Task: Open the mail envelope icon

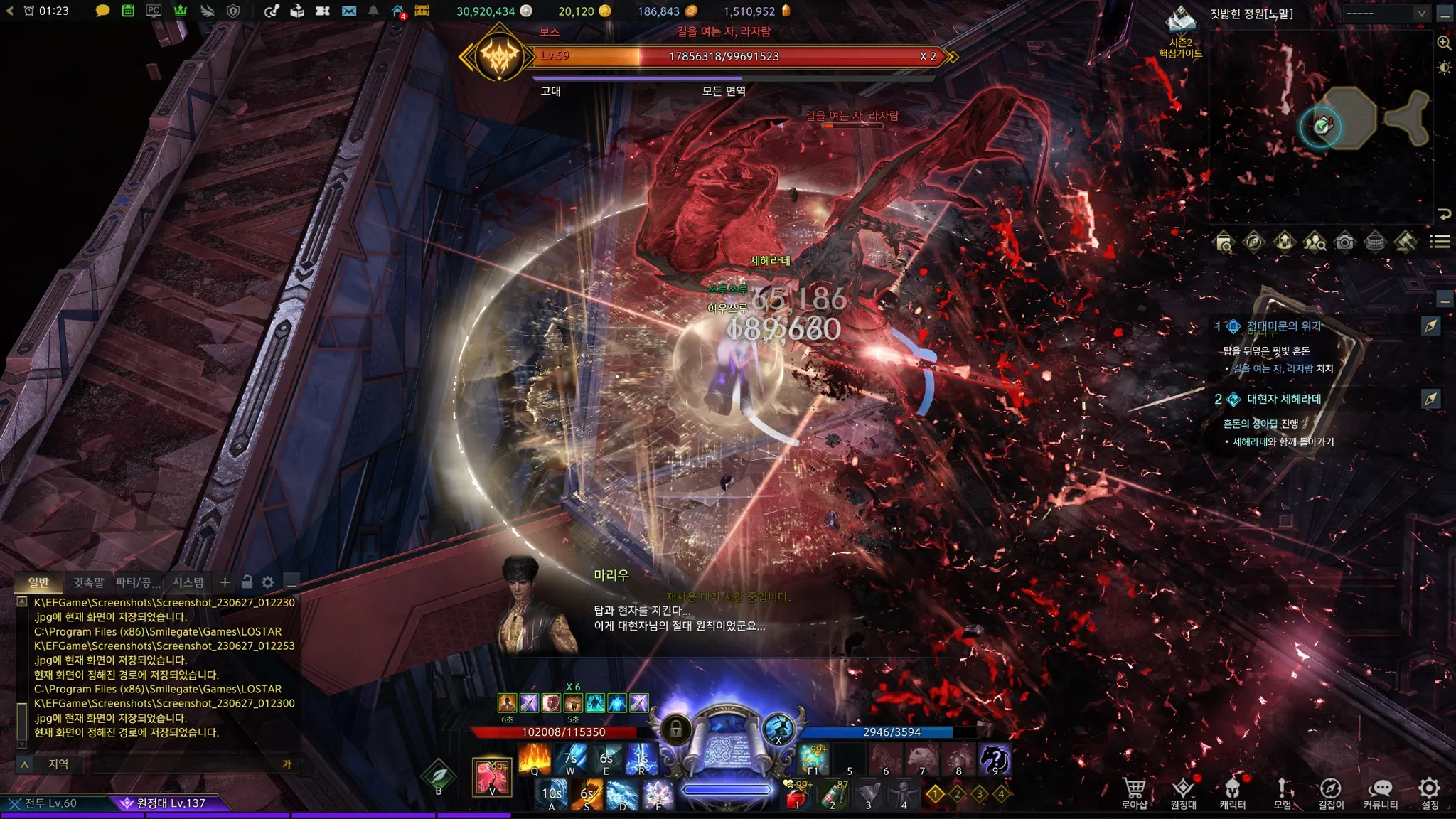Action: click(348, 11)
